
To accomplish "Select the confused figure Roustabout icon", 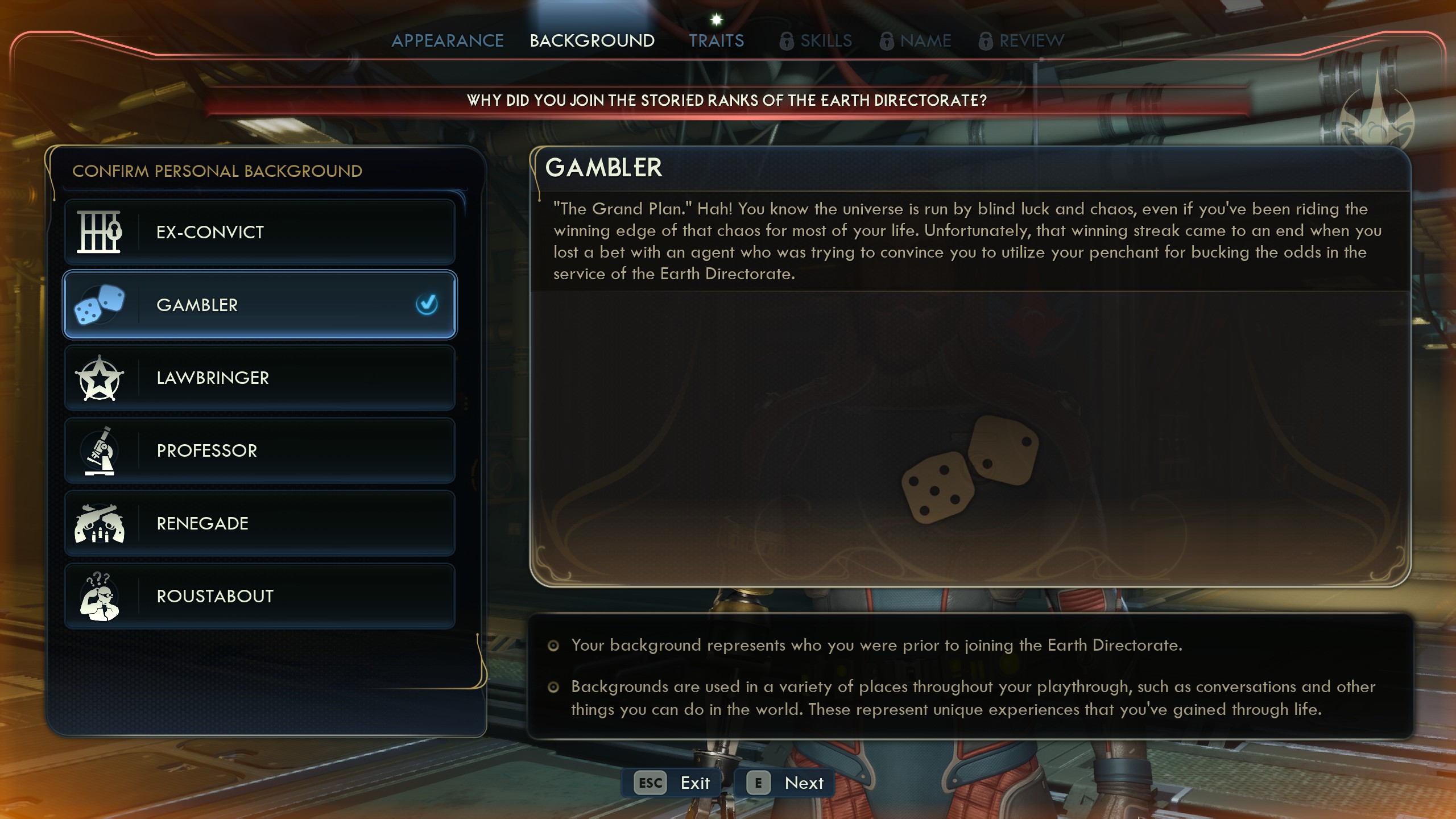I will [100, 596].
